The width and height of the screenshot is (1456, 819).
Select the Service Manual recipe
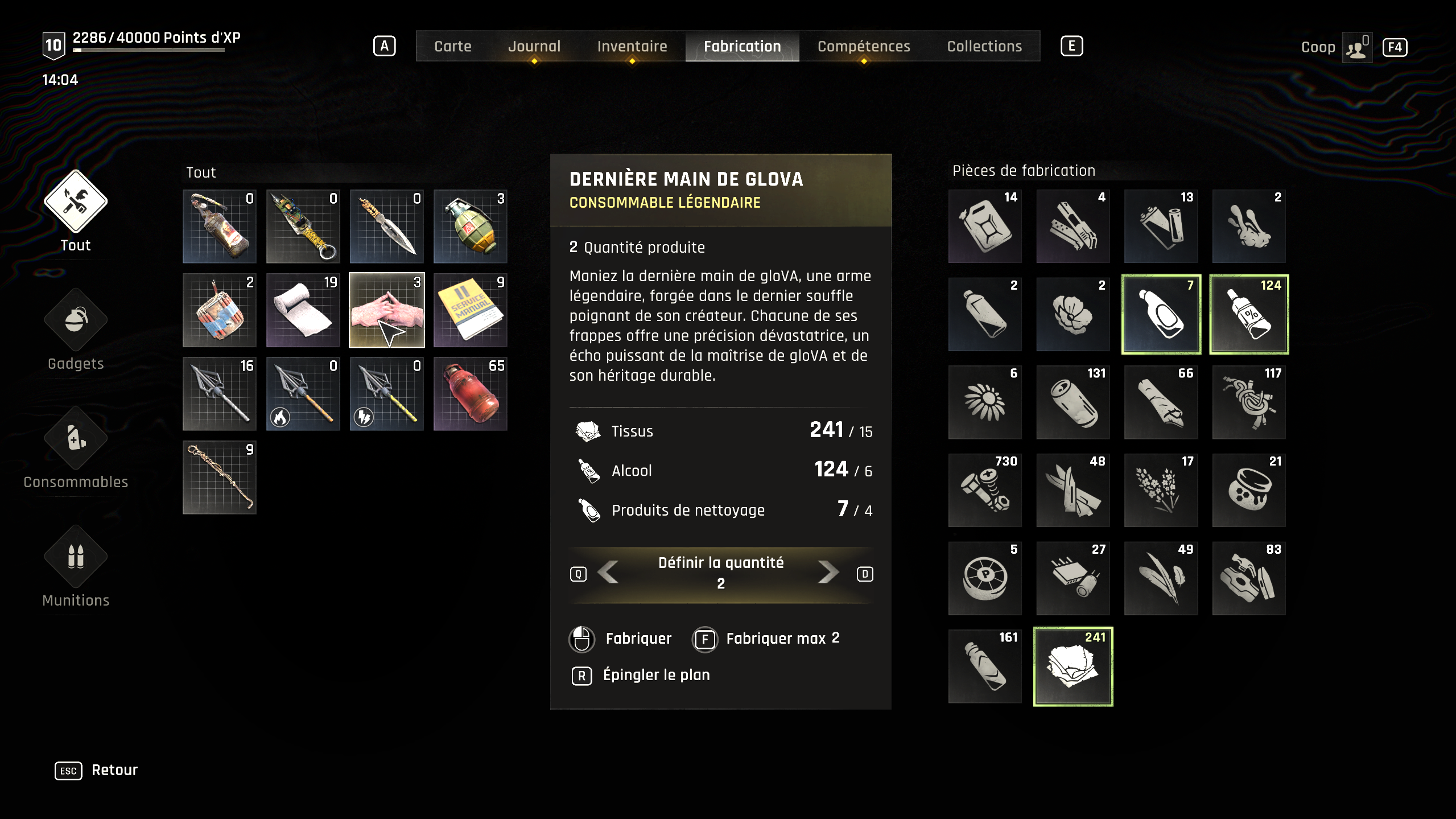471,310
